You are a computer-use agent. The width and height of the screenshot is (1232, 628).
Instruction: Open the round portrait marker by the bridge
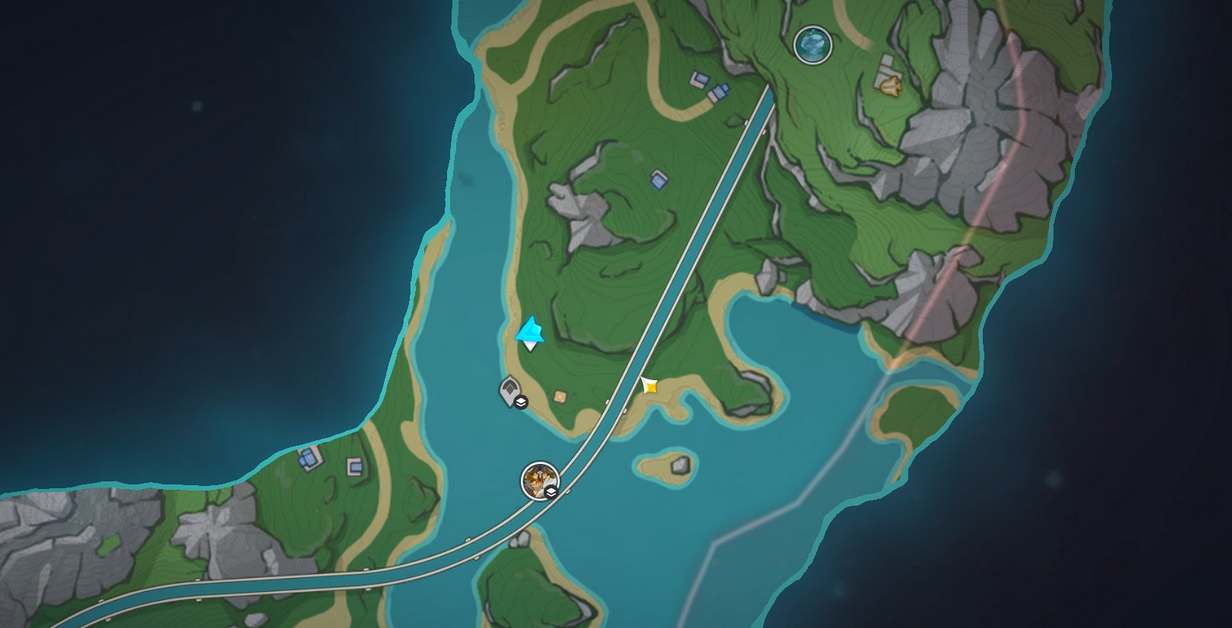tap(540, 481)
